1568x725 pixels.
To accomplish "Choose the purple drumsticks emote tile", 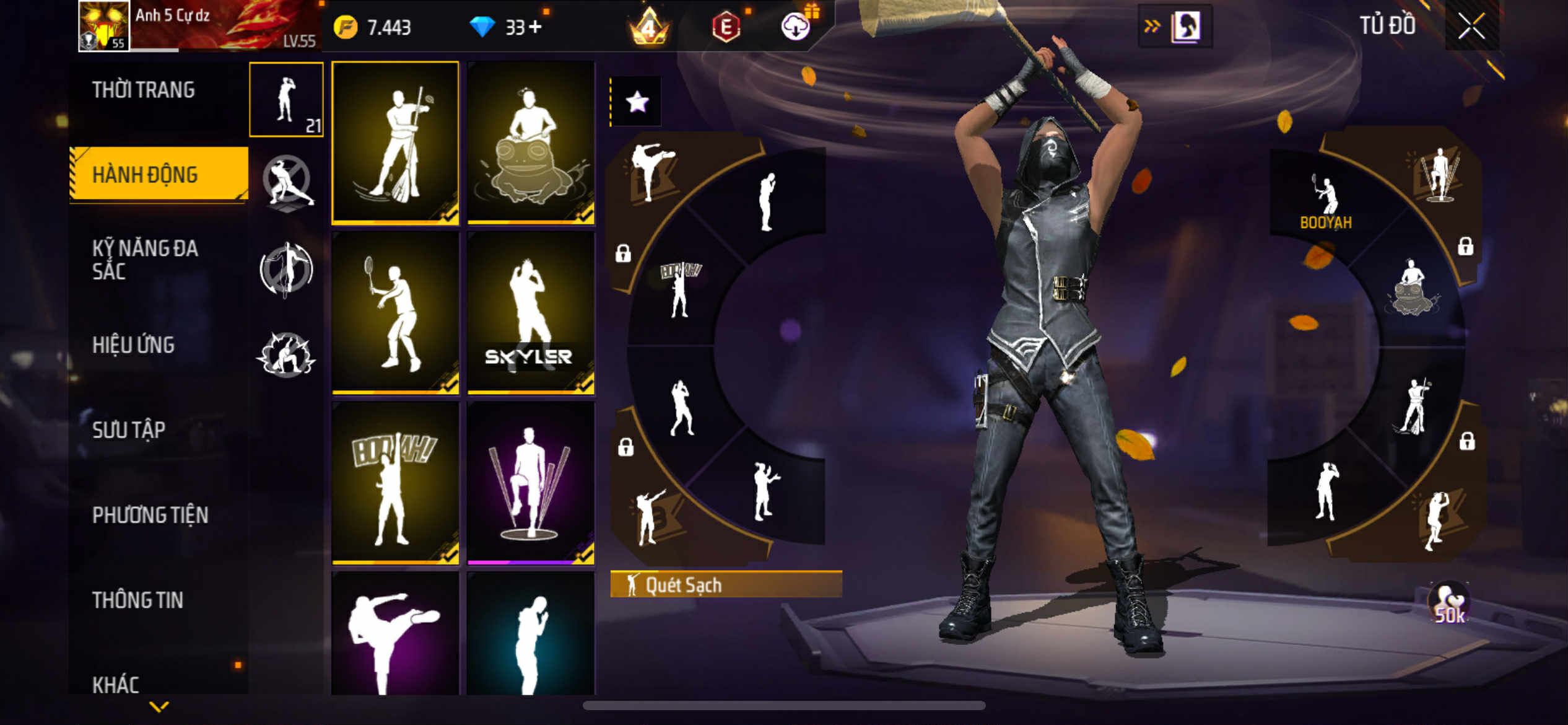I will coord(531,483).
